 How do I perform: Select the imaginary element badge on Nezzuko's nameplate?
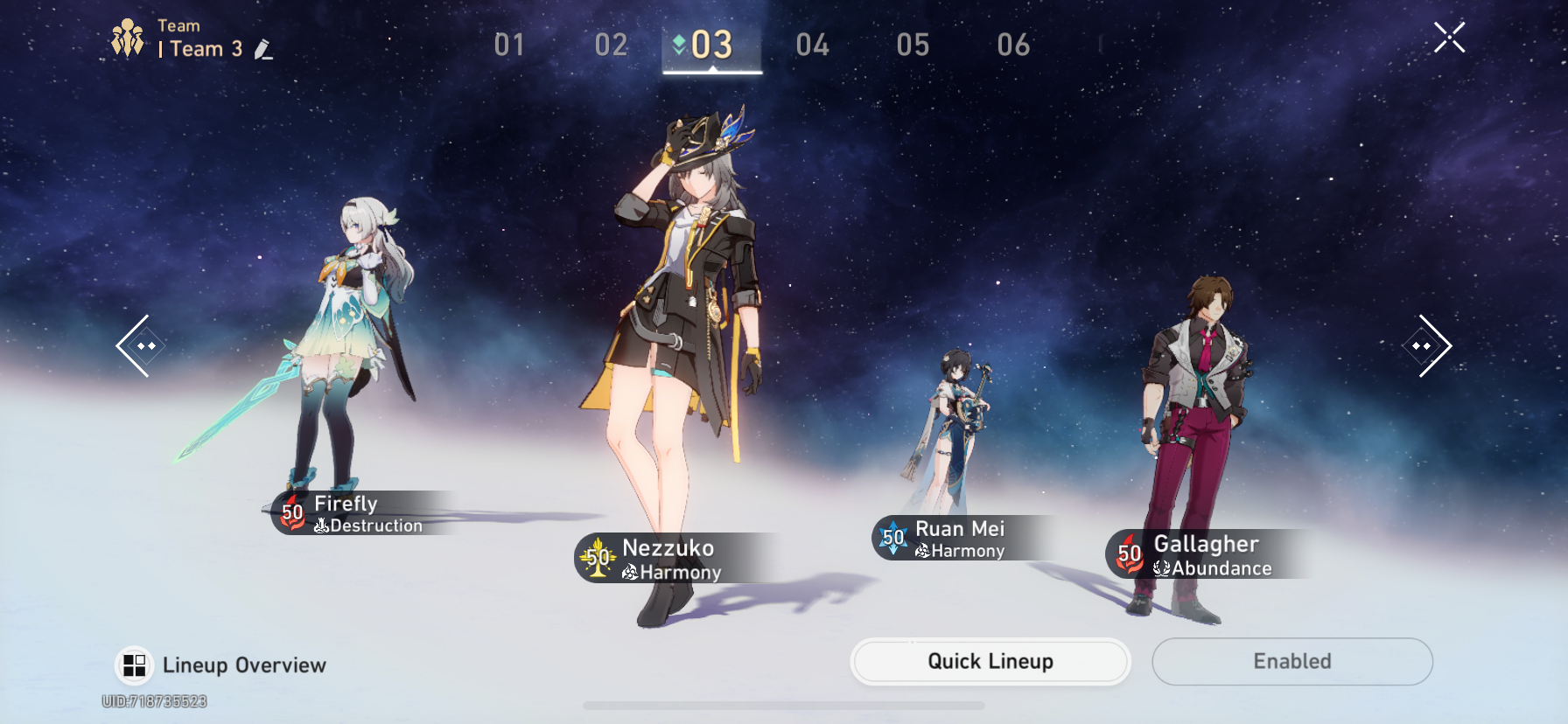pos(599,558)
